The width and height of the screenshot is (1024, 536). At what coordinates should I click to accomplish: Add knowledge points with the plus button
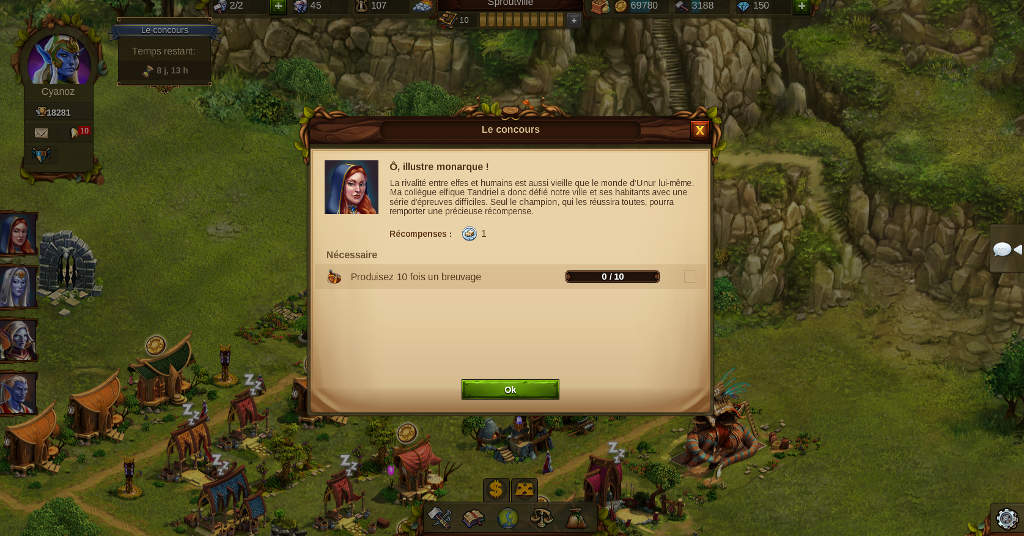pos(573,20)
